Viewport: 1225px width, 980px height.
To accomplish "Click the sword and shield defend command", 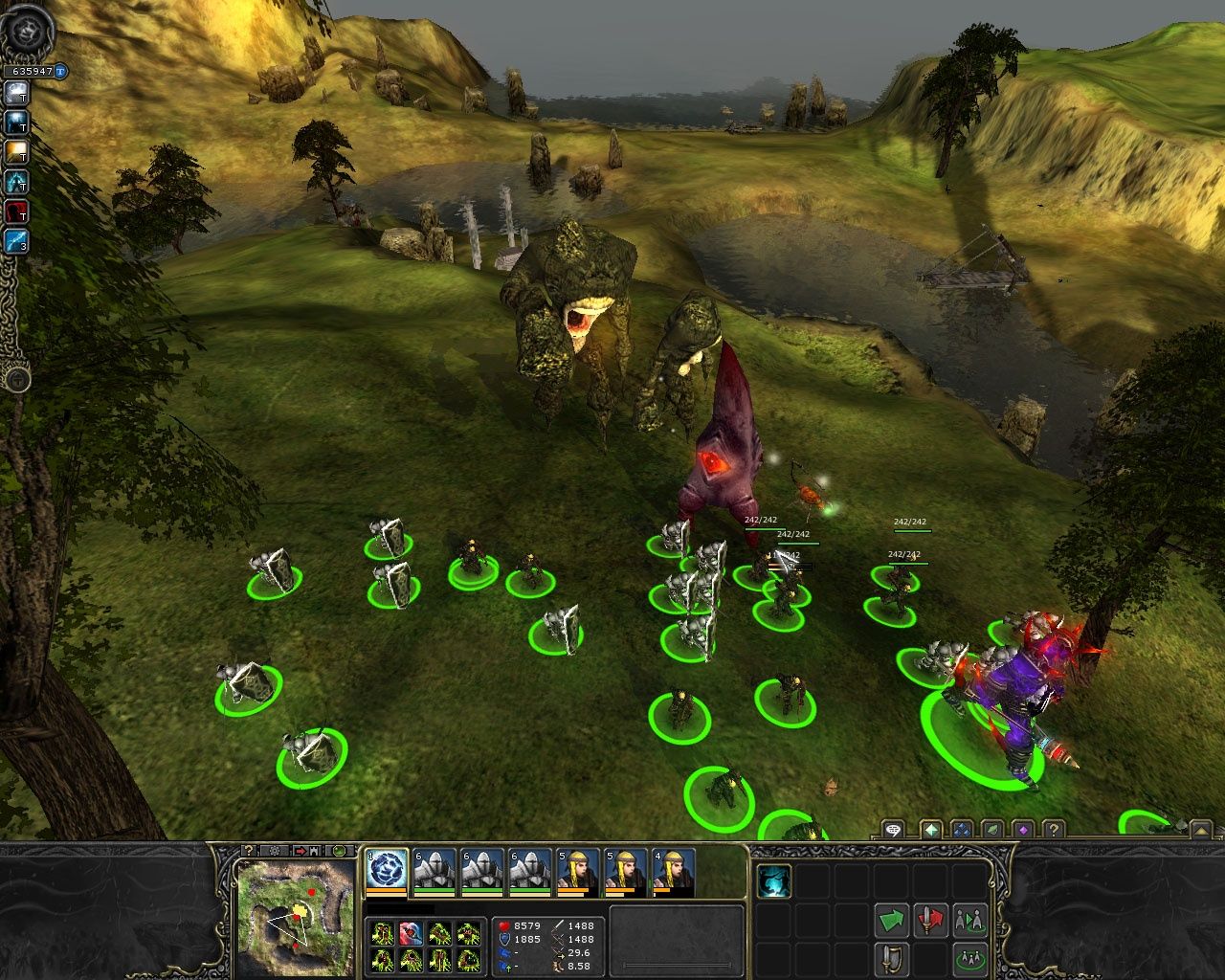I will point(892,957).
